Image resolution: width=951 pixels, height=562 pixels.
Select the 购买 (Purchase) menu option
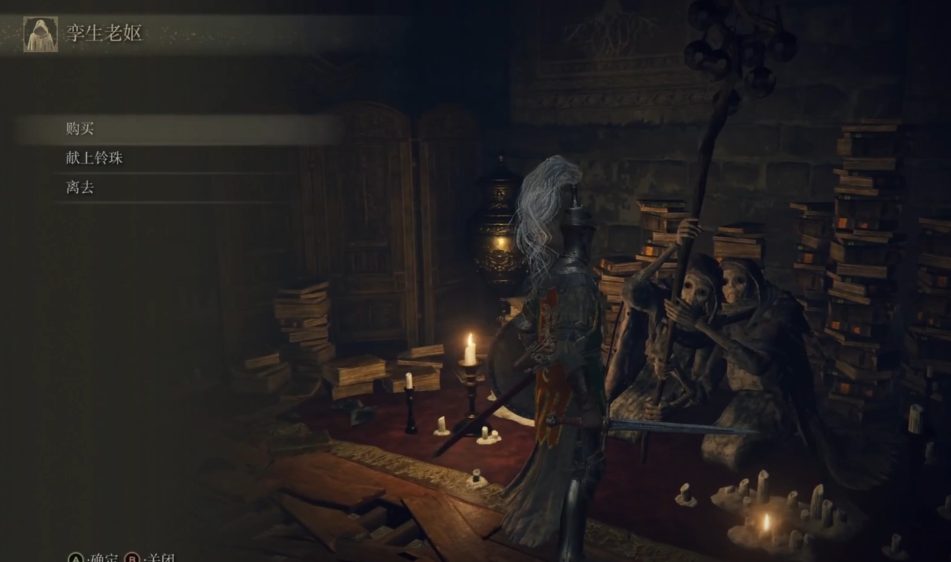80,129
